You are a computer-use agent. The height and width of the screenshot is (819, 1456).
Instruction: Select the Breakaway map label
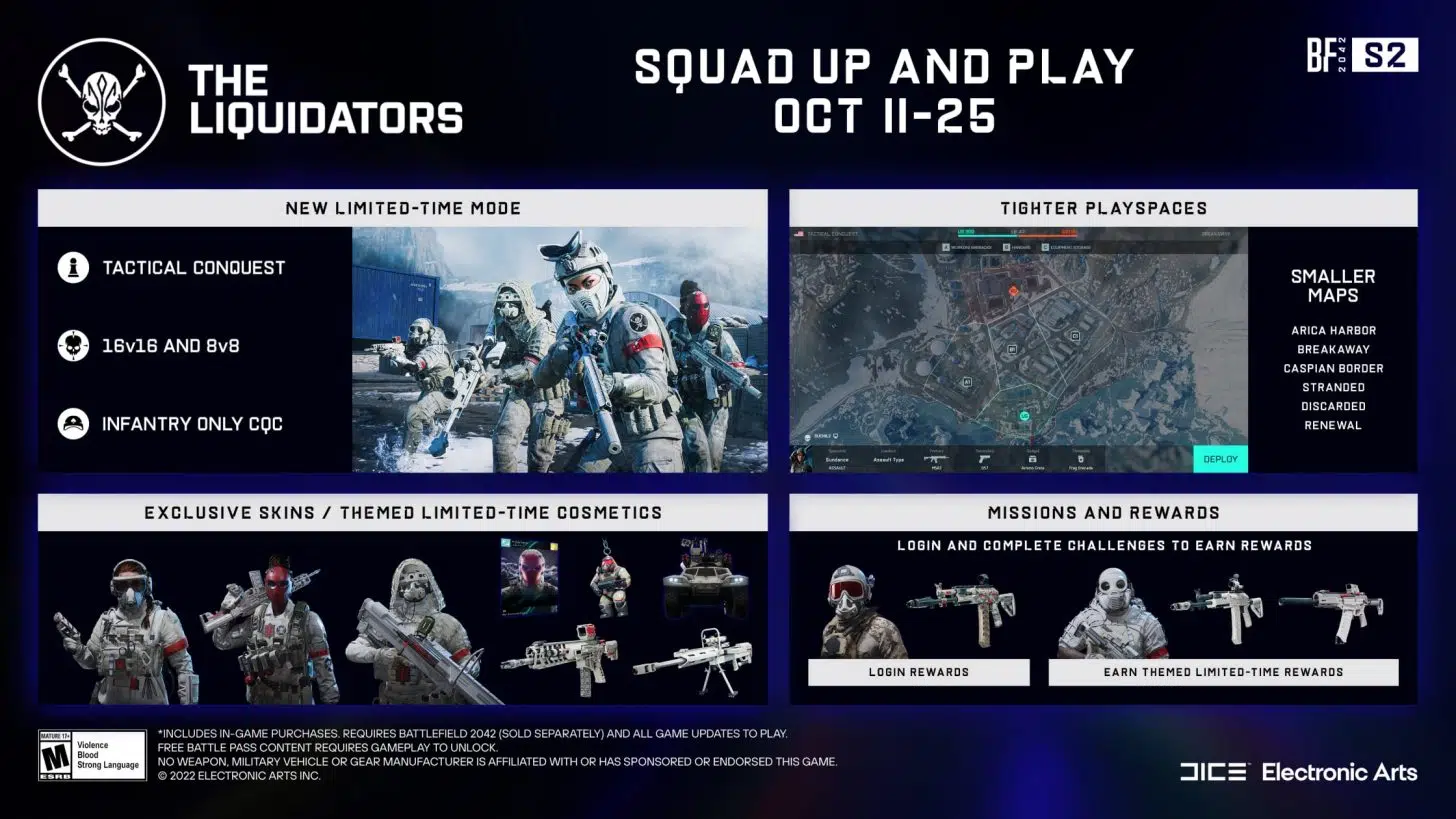coord(1334,349)
